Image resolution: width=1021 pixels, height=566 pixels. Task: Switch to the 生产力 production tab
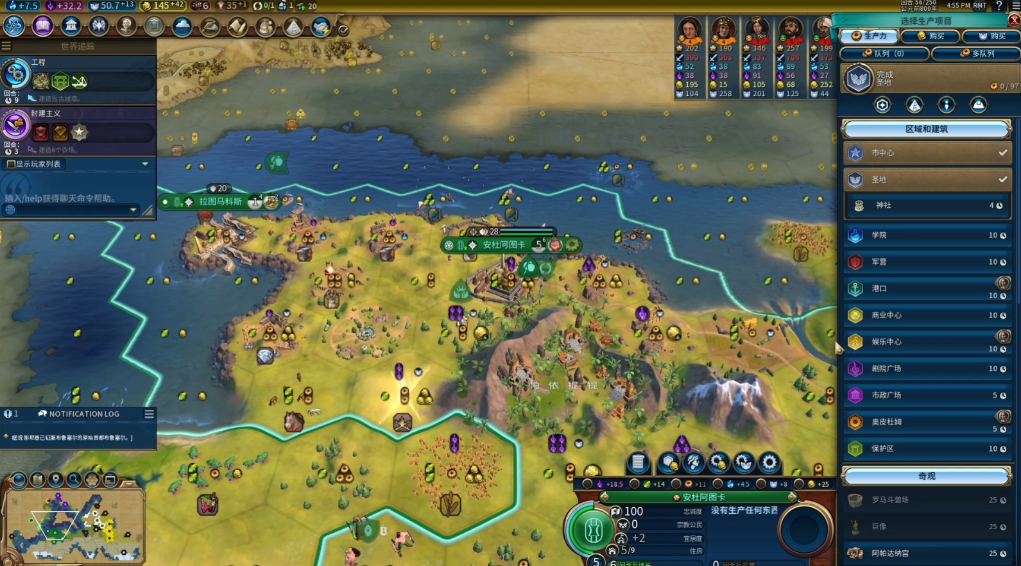pos(864,37)
